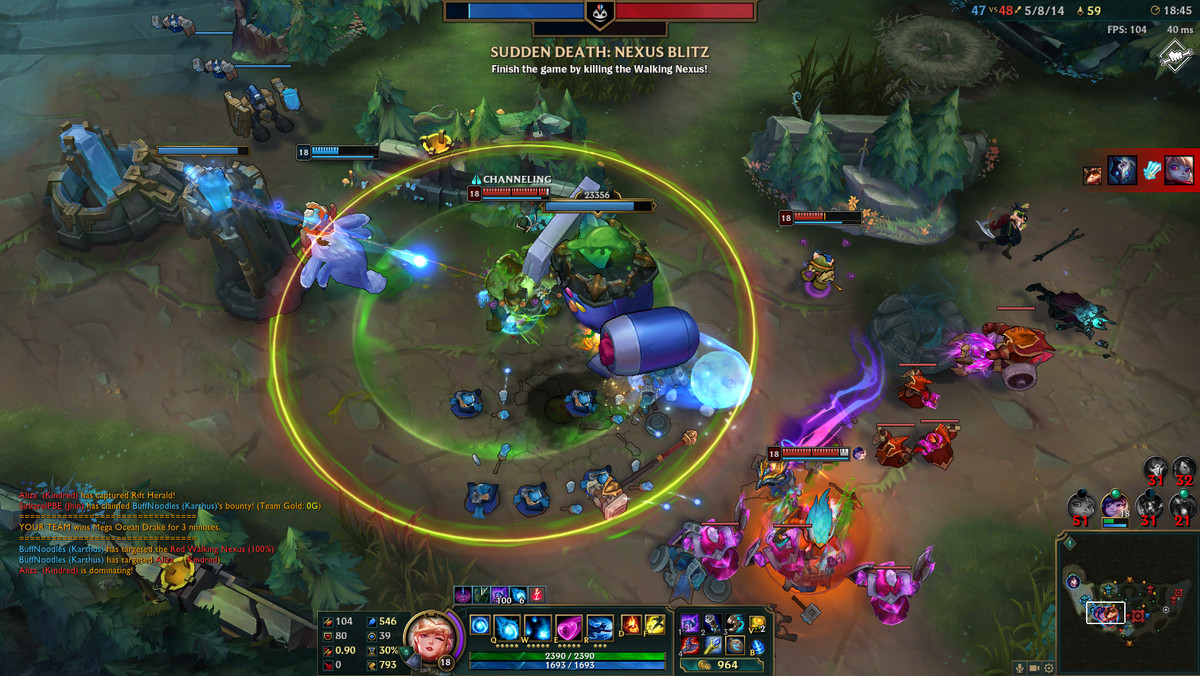Trigger the R ultimate ability
The image size is (1200, 676).
click(x=599, y=628)
